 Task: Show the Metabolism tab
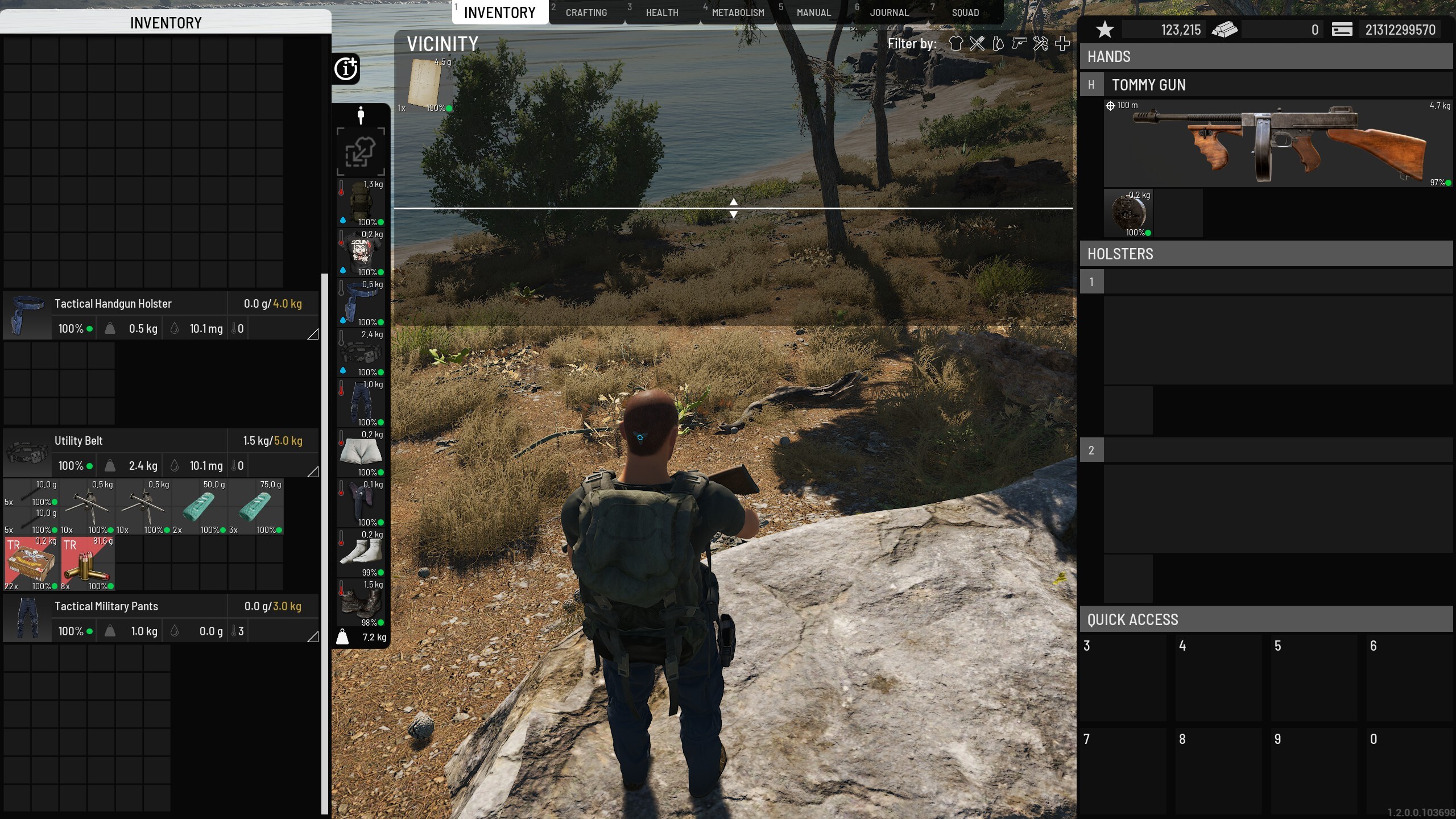tap(738, 13)
